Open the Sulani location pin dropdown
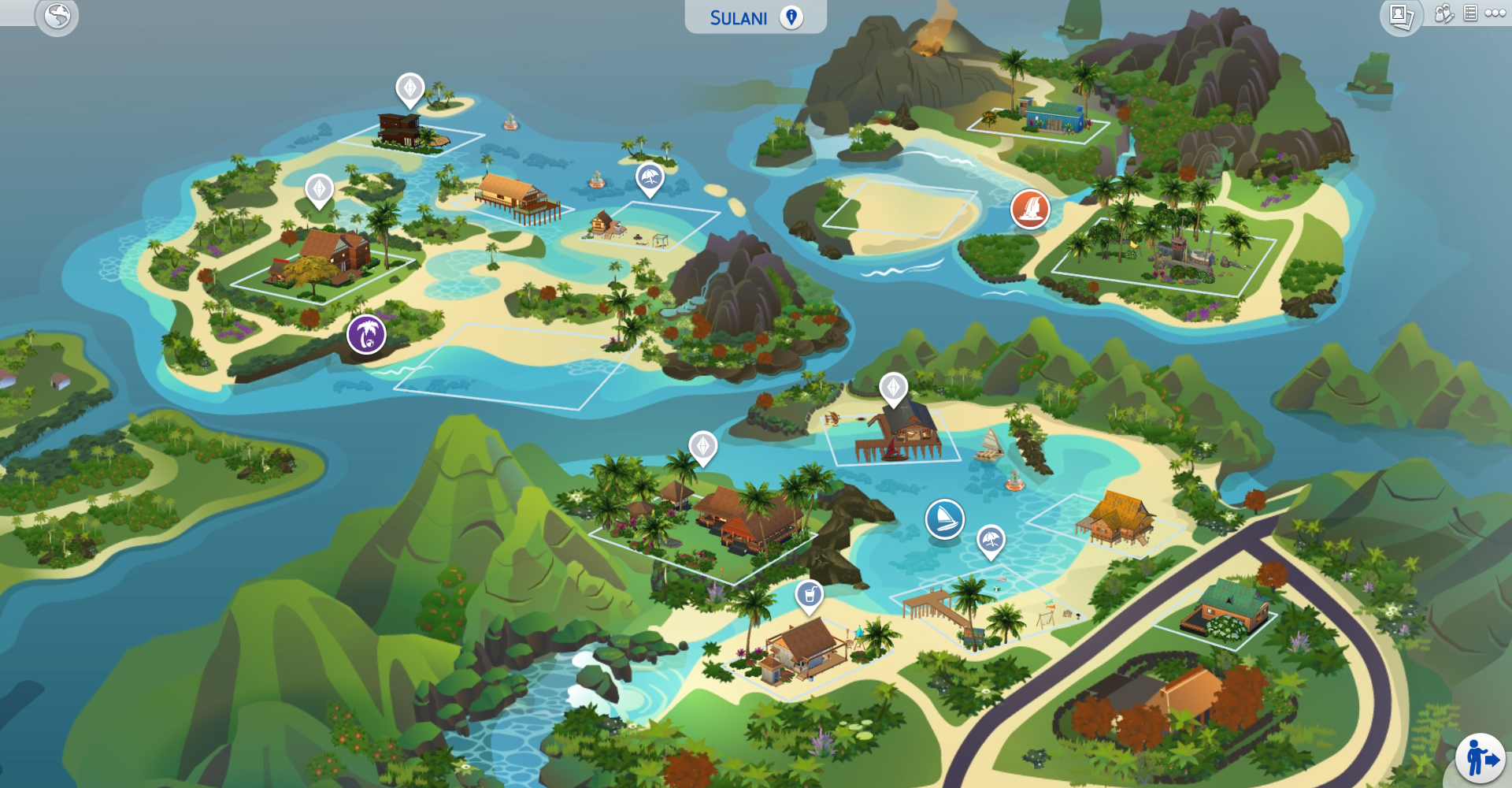This screenshot has height=788, width=1512. pos(791,17)
